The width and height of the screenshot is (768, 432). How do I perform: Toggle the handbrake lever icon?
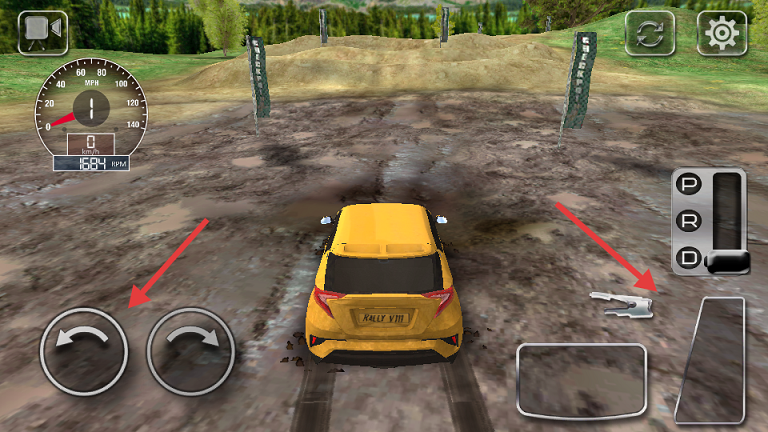(622, 302)
